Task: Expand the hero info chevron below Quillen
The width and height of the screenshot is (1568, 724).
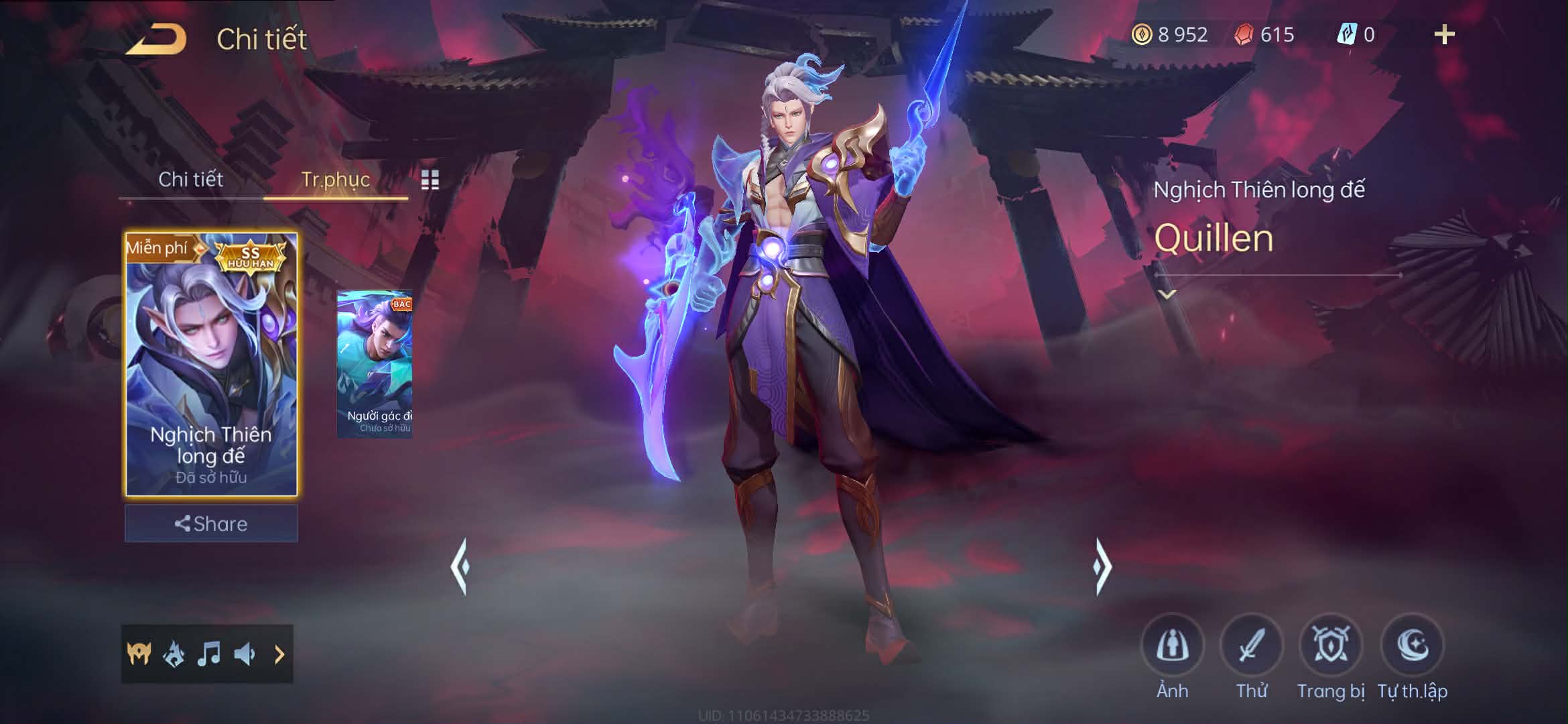Action: coord(1167,294)
